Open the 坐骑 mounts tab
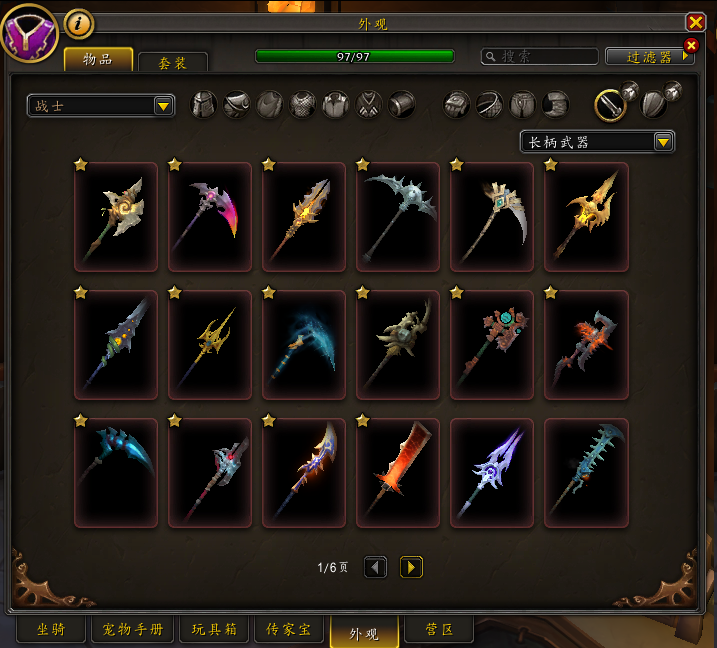The image size is (717, 648). [51, 630]
